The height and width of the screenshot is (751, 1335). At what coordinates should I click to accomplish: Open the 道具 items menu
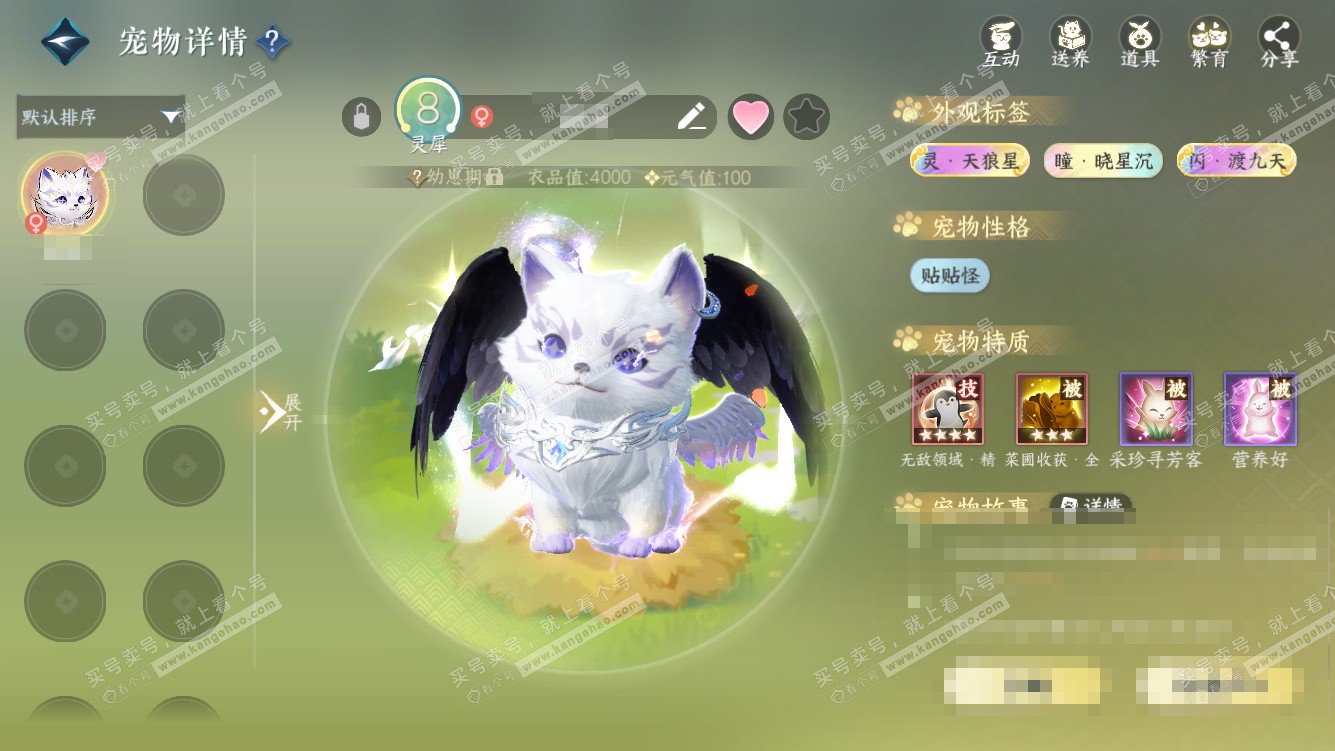pos(1140,43)
